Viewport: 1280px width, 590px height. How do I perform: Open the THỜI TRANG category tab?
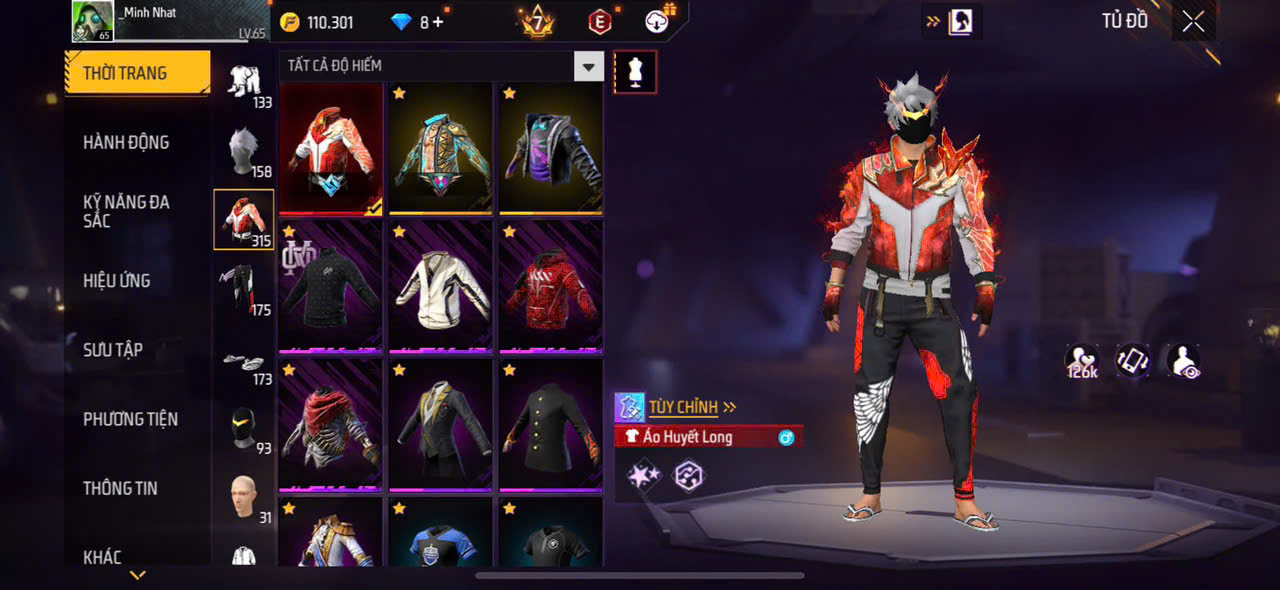(137, 73)
